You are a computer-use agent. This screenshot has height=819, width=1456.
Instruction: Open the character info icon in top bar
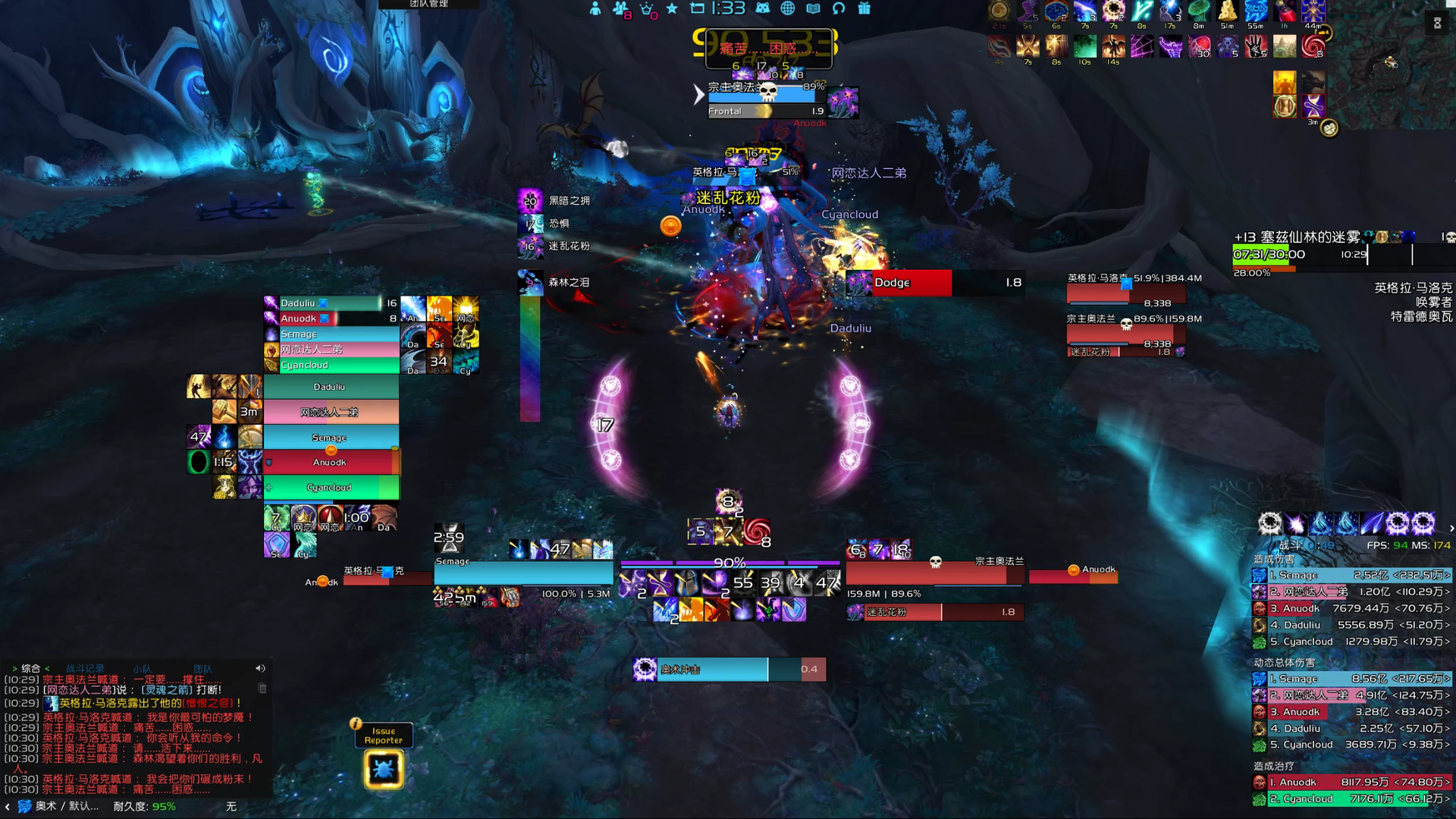coord(595,8)
